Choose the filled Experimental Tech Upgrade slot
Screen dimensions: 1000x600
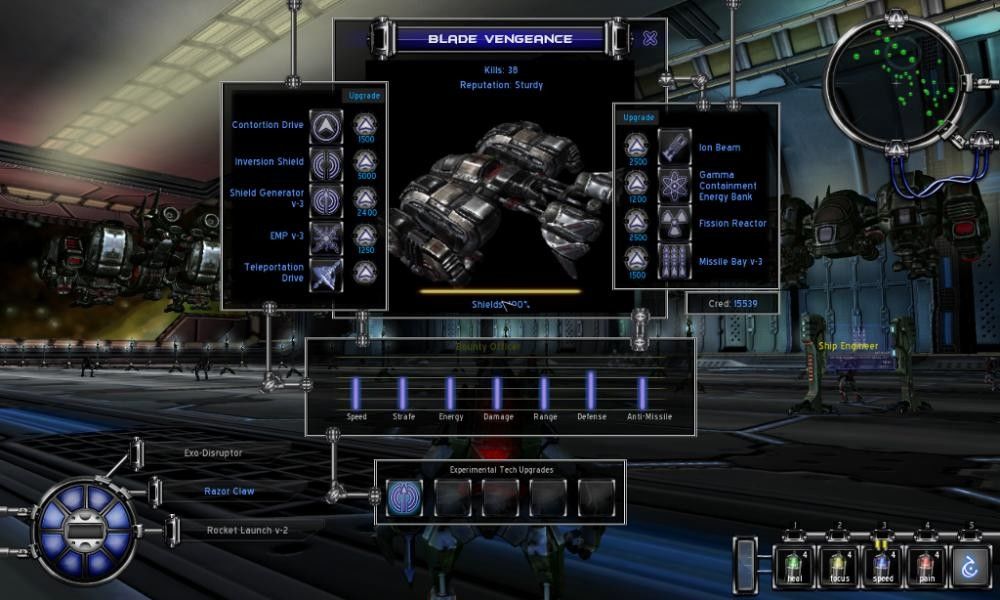click(x=404, y=496)
